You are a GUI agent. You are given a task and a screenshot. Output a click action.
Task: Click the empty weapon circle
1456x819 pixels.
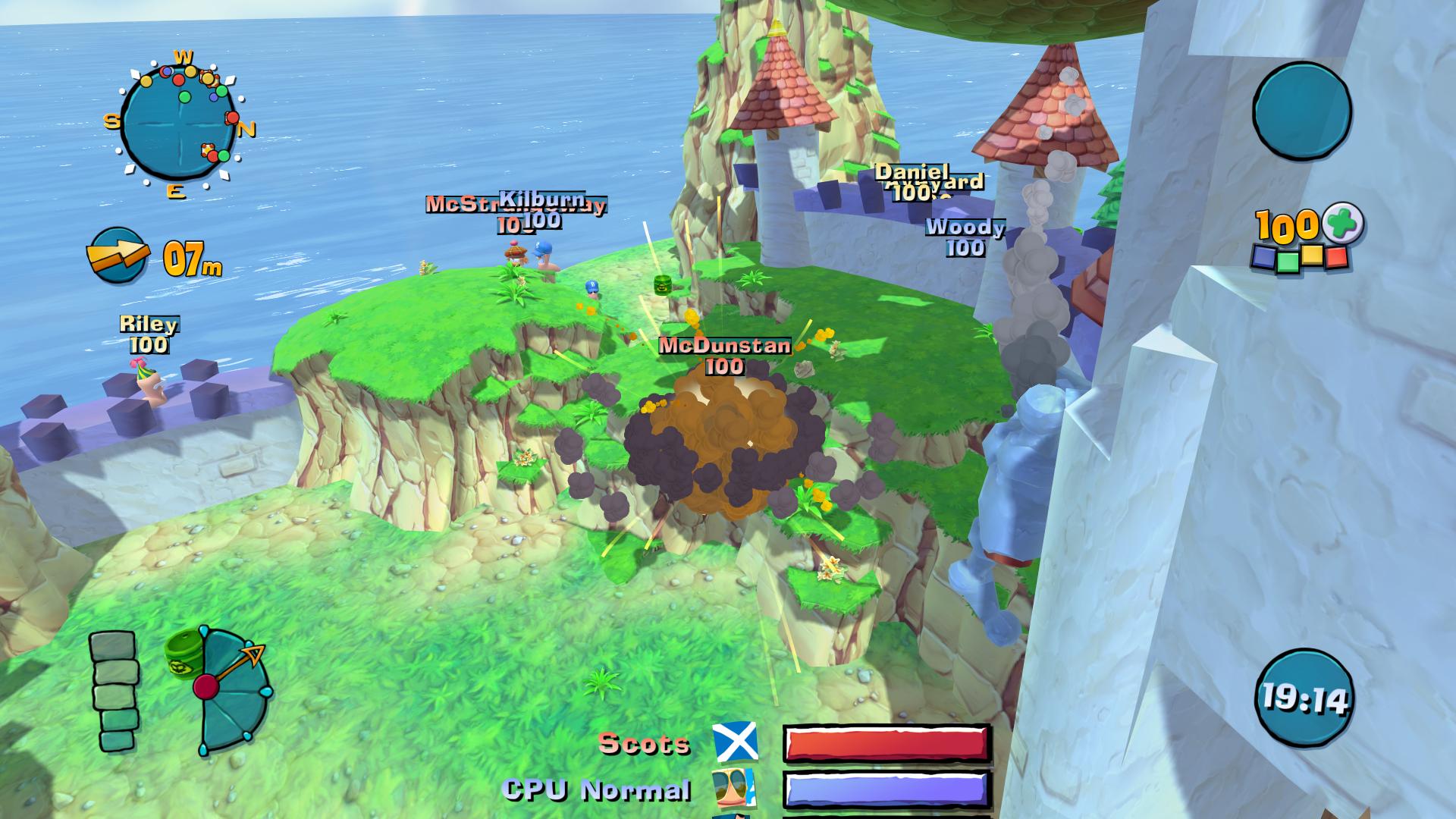pos(1301,111)
